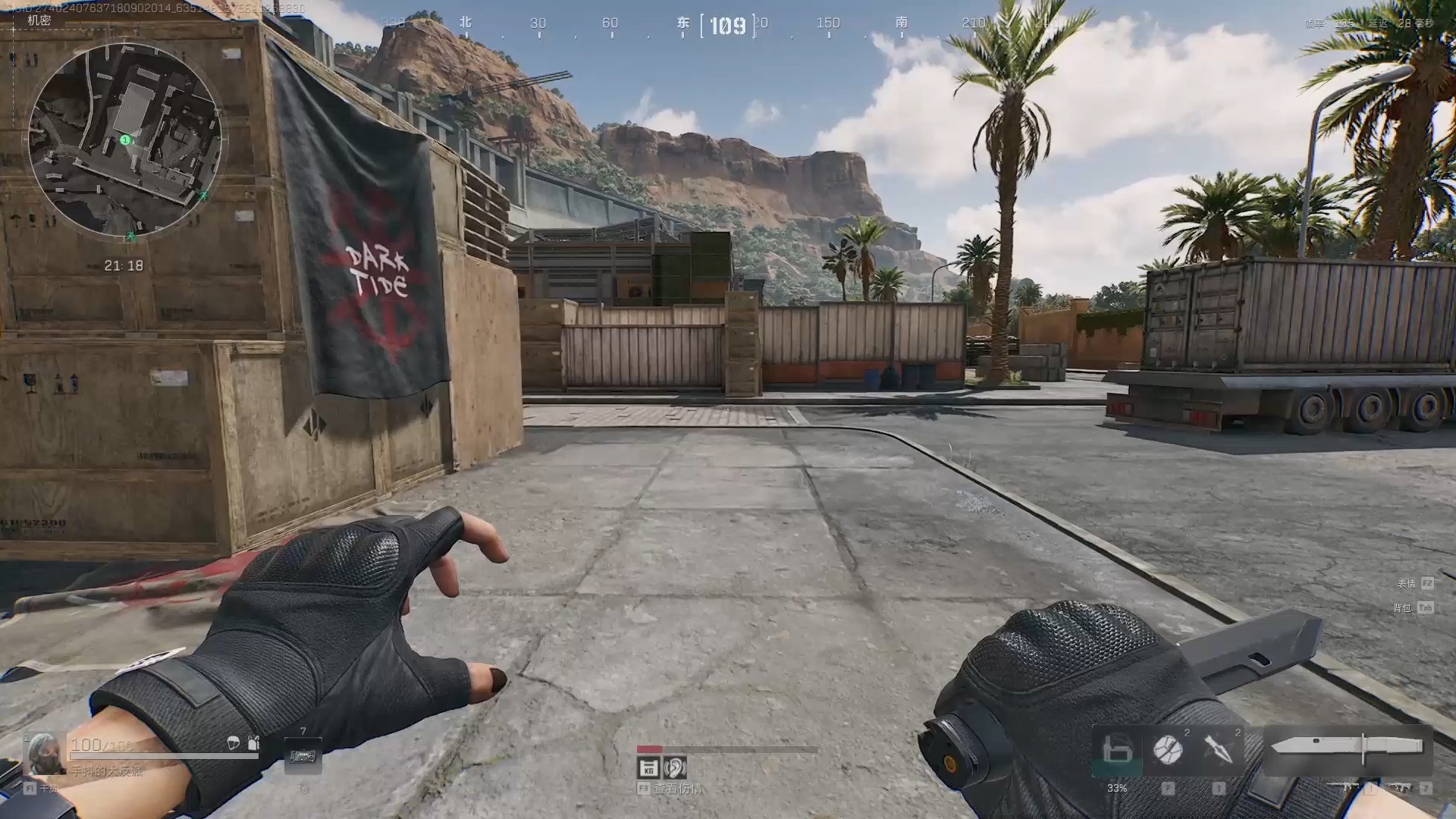Select the combat knife weapon slot

click(x=1347, y=747)
